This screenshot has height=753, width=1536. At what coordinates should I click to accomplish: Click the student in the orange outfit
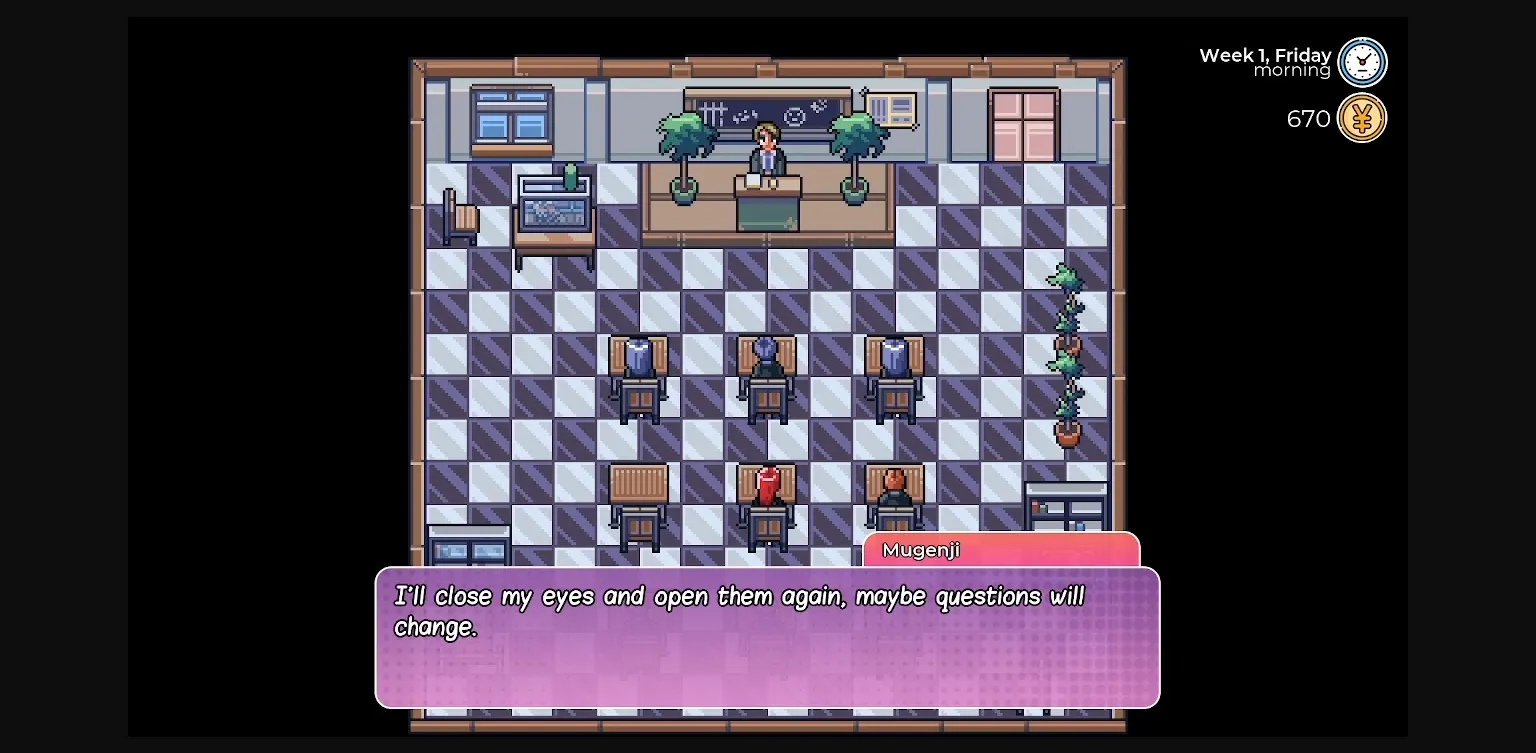click(893, 485)
